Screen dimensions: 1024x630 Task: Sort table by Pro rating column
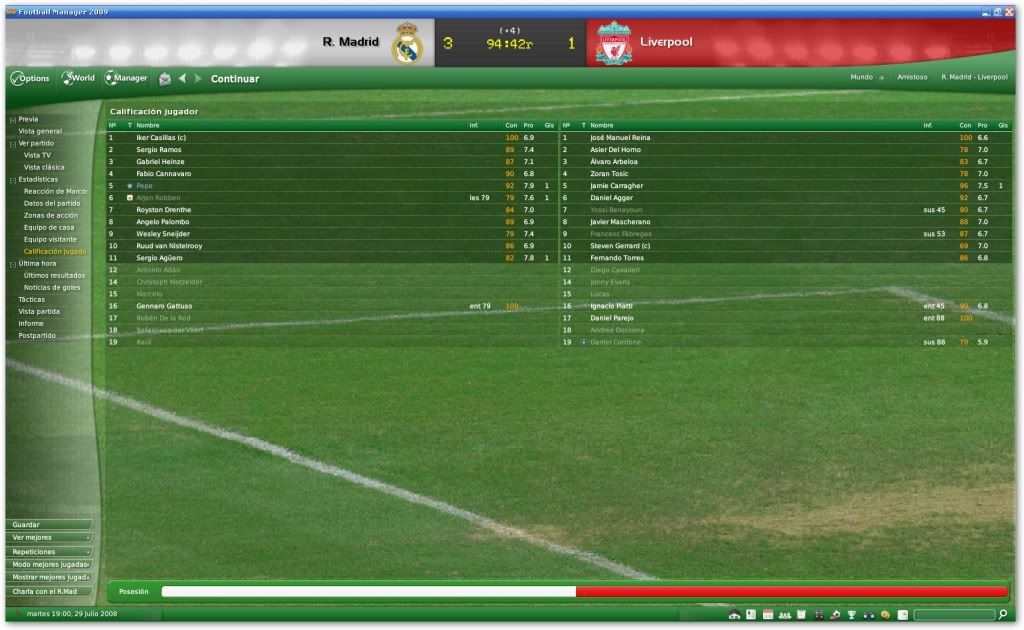[528, 125]
